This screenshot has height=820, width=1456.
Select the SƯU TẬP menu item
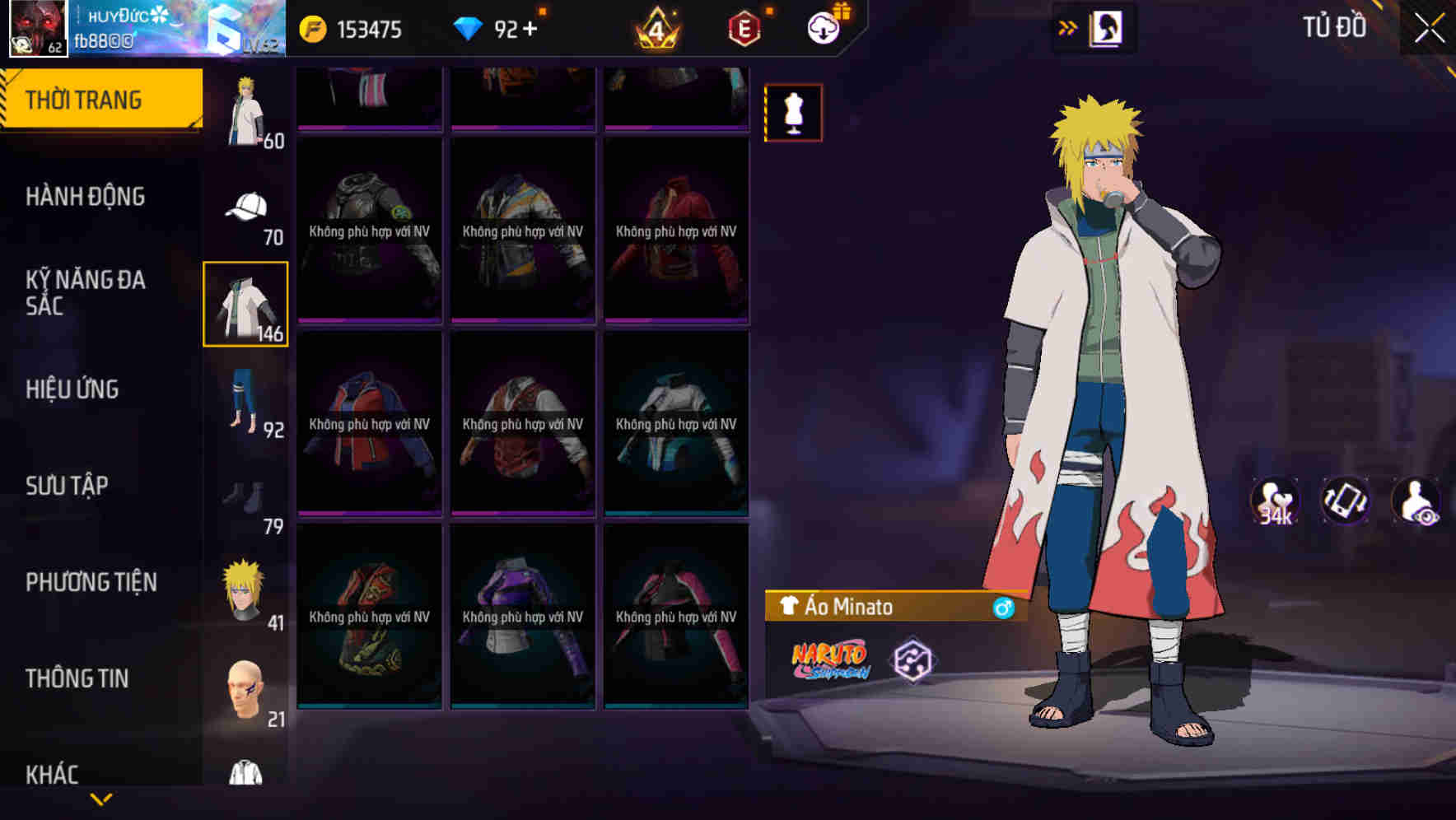pyautogui.click(x=65, y=486)
